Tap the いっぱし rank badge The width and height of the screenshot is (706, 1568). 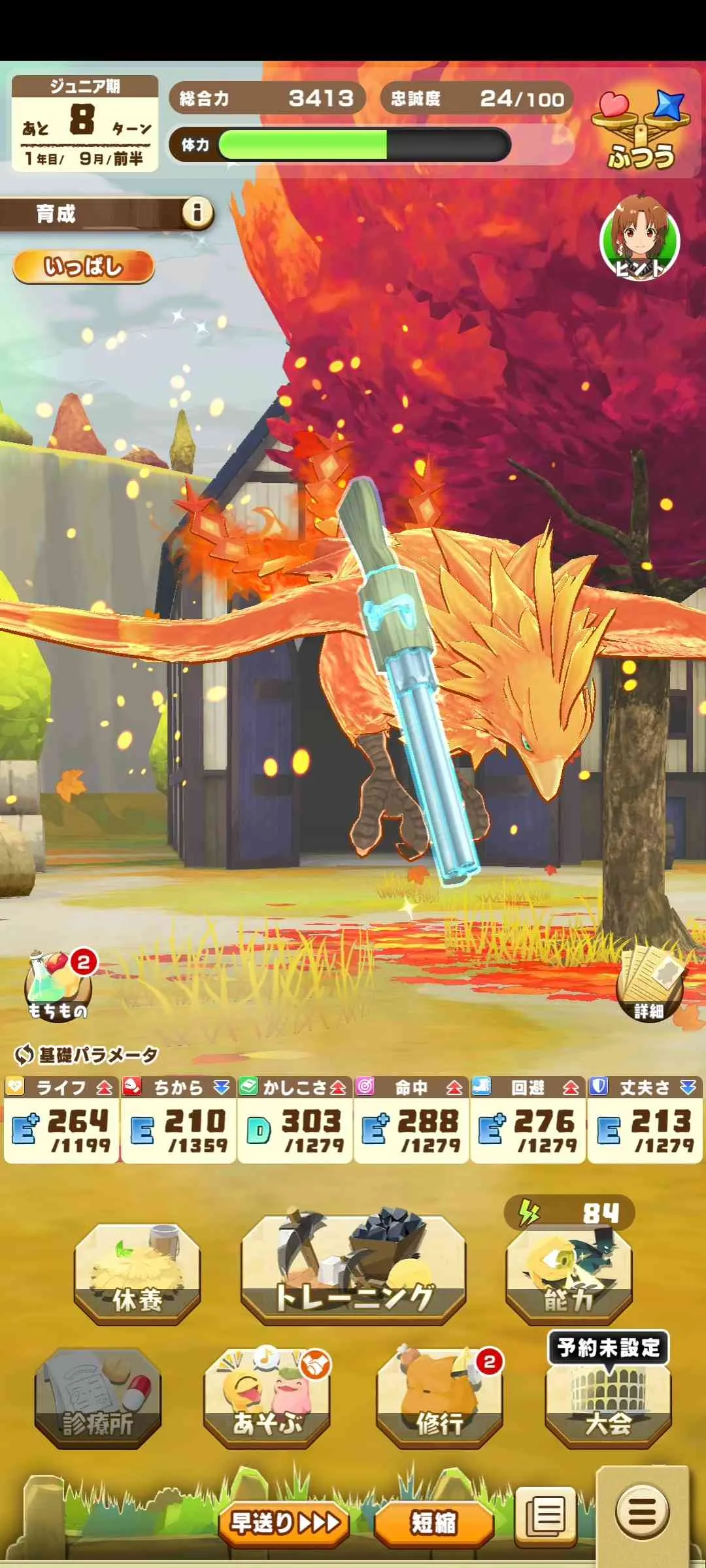coord(83,267)
